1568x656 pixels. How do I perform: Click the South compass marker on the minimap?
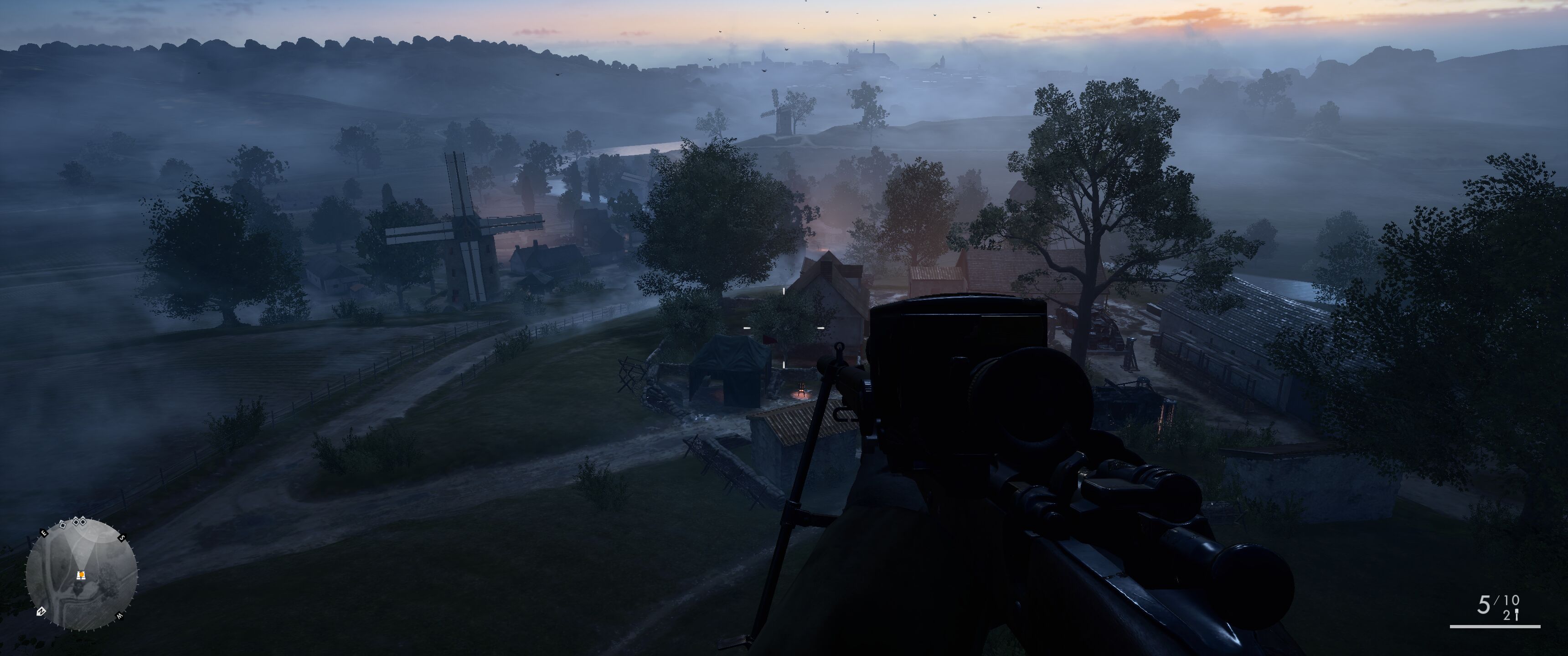click(121, 538)
